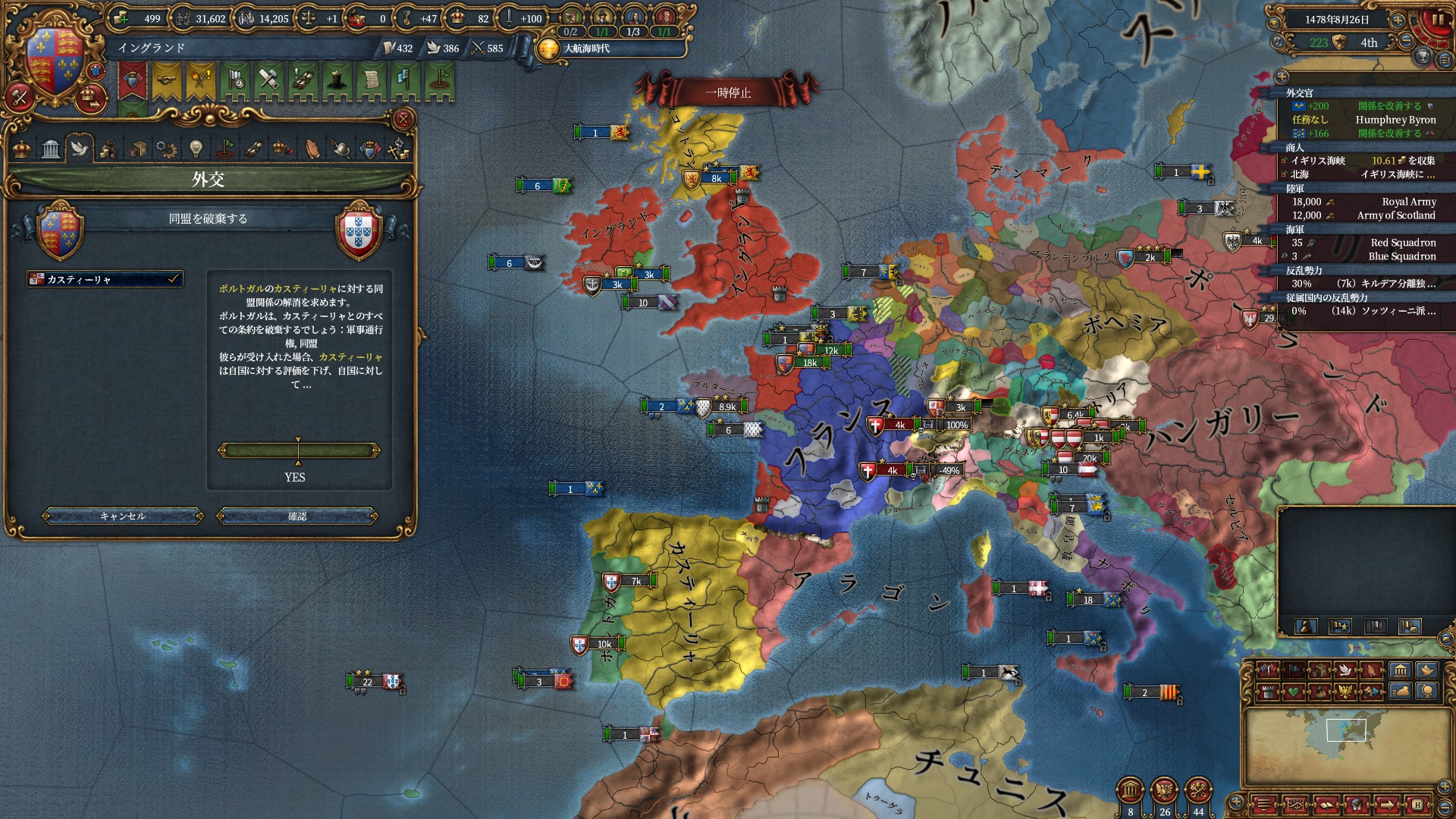Cancel the diplomatic action (キャンセル)

pos(123,516)
